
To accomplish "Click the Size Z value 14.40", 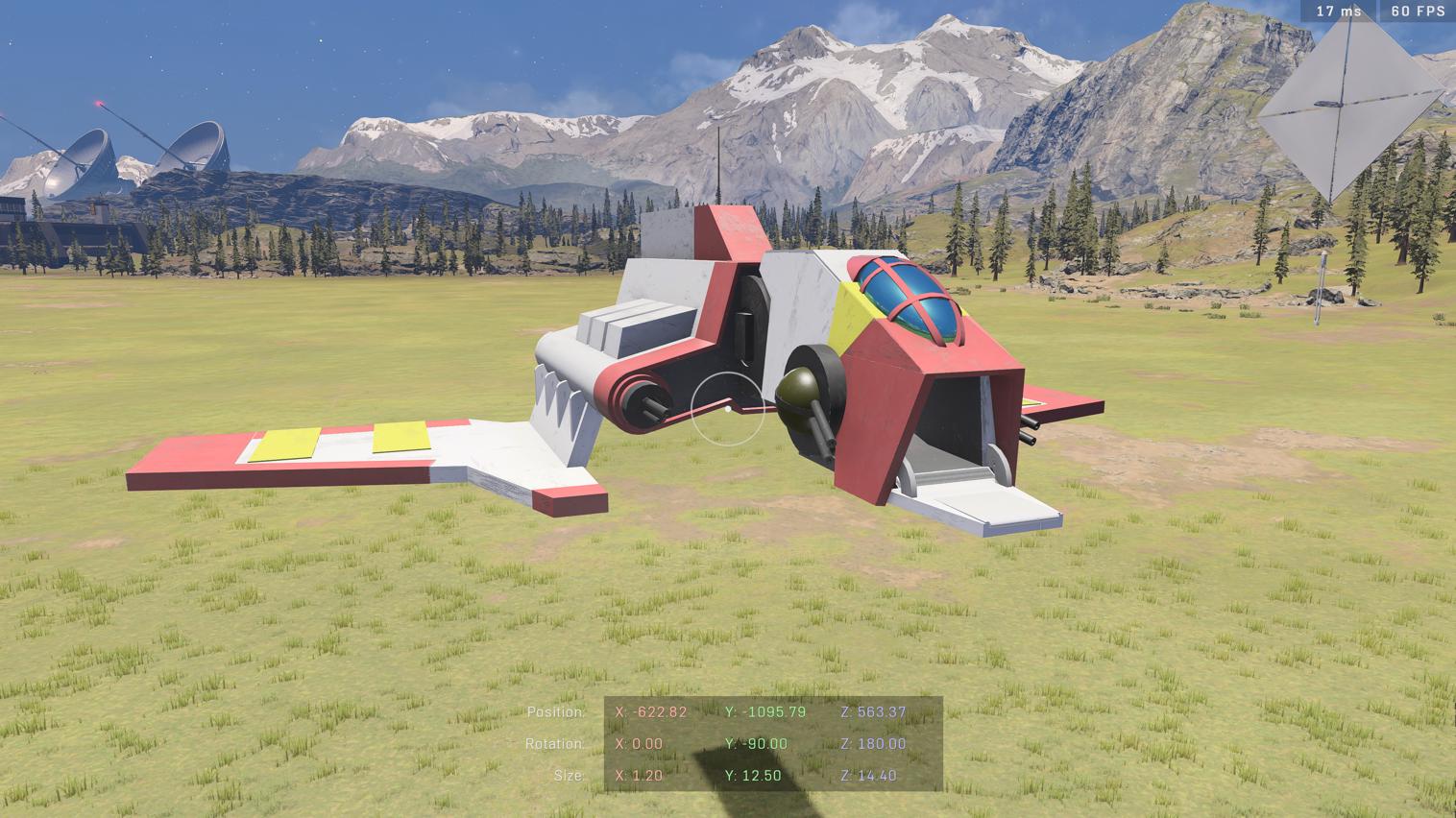I will (867, 775).
